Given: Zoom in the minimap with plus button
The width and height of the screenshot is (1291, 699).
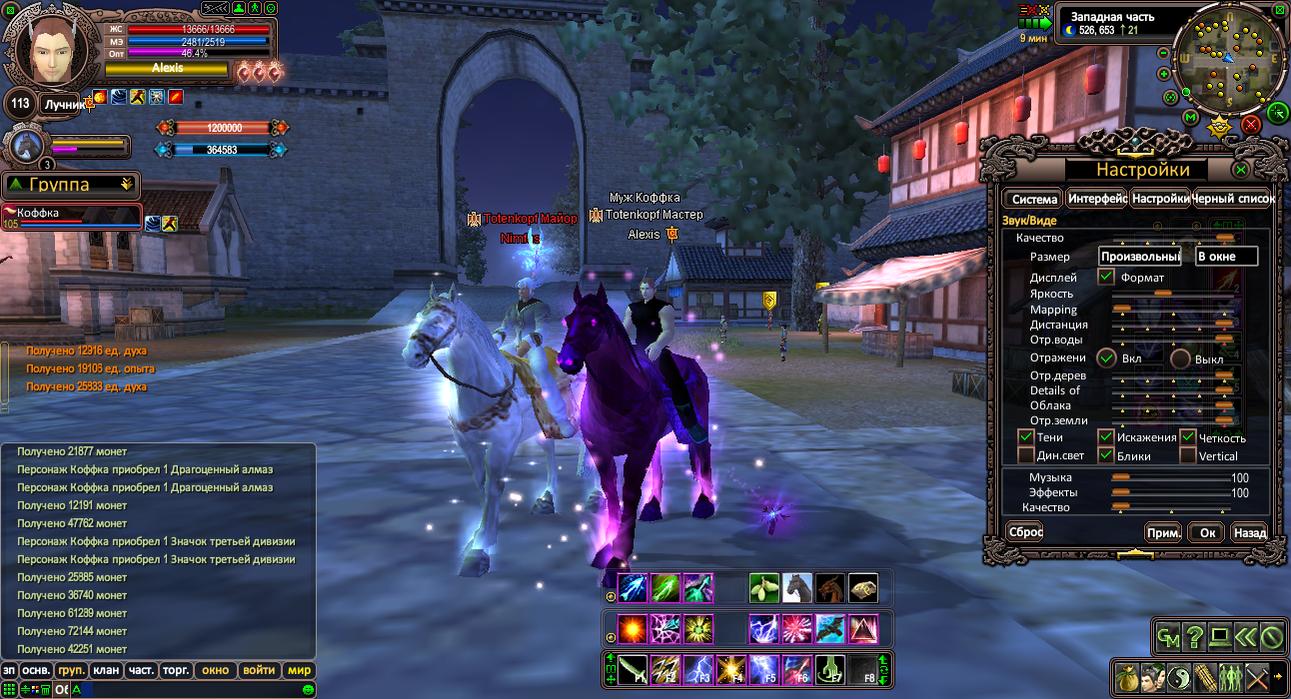Looking at the screenshot, I should point(1164,73).
